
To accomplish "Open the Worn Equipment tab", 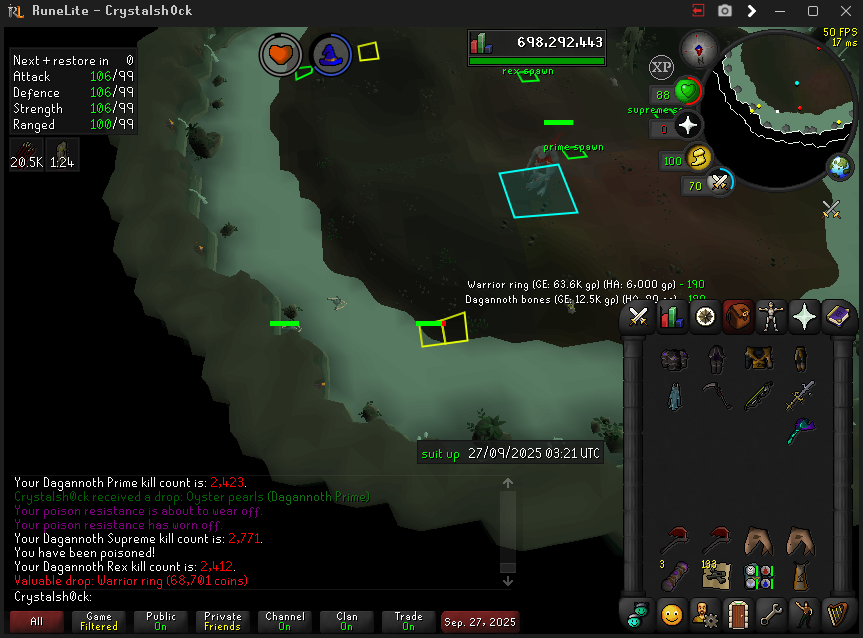I will tap(770, 318).
